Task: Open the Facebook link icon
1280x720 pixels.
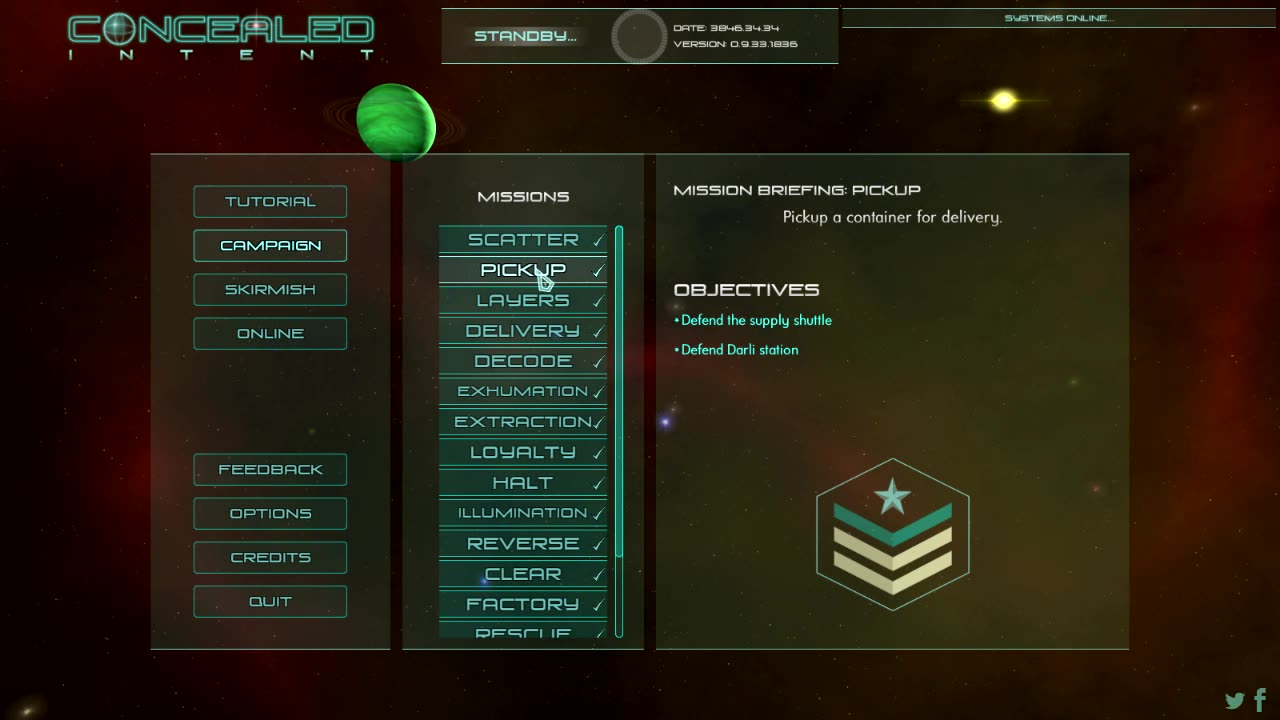Action: (x=1260, y=700)
